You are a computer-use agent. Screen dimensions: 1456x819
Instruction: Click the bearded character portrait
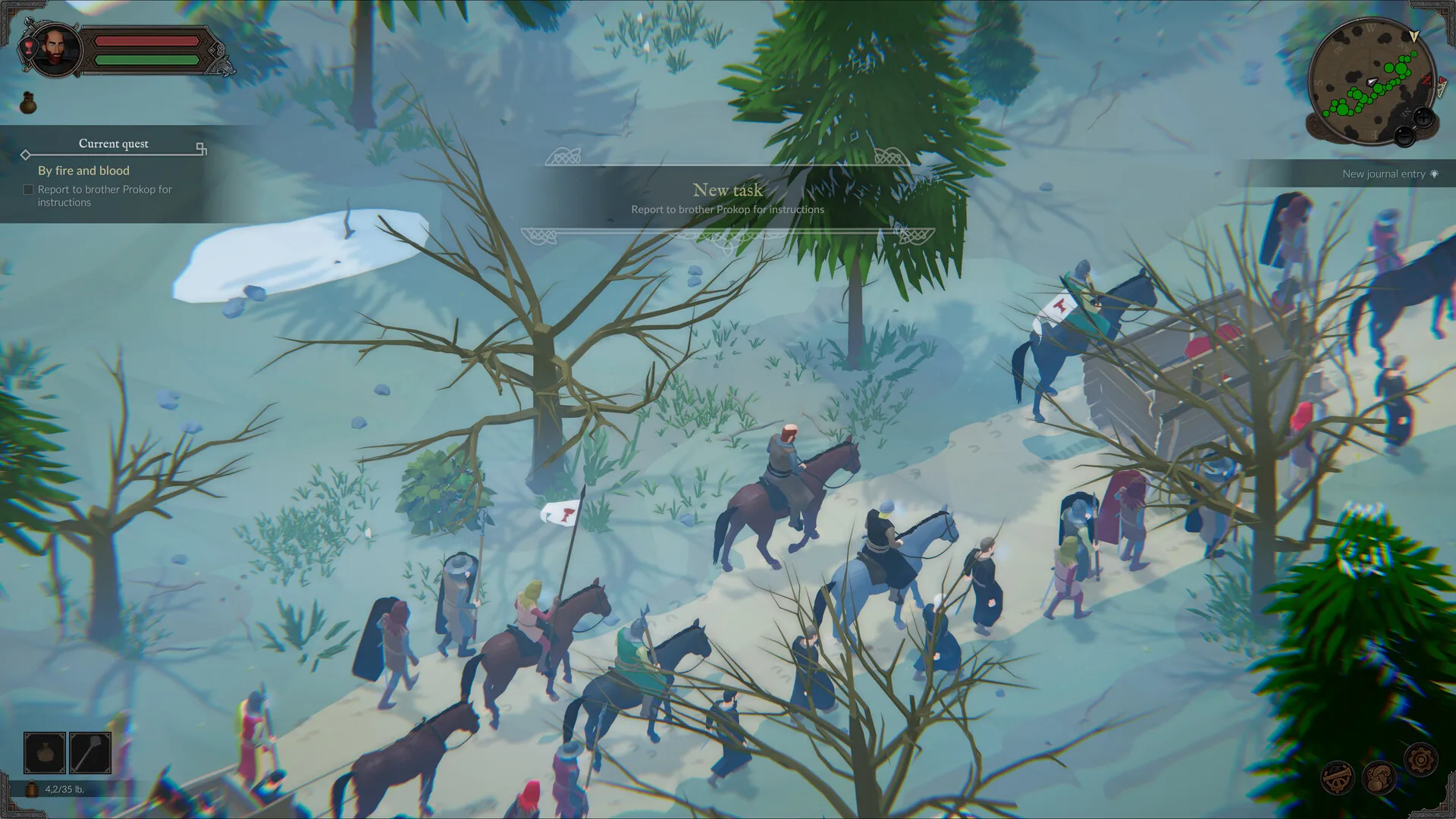pyautogui.click(x=56, y=49)
